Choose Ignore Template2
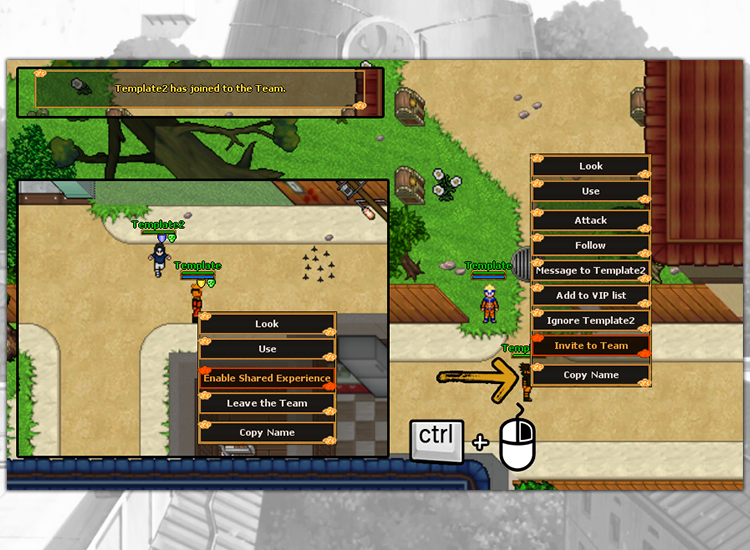This screenshot has height=550, width=750. [x=591, y=320]
